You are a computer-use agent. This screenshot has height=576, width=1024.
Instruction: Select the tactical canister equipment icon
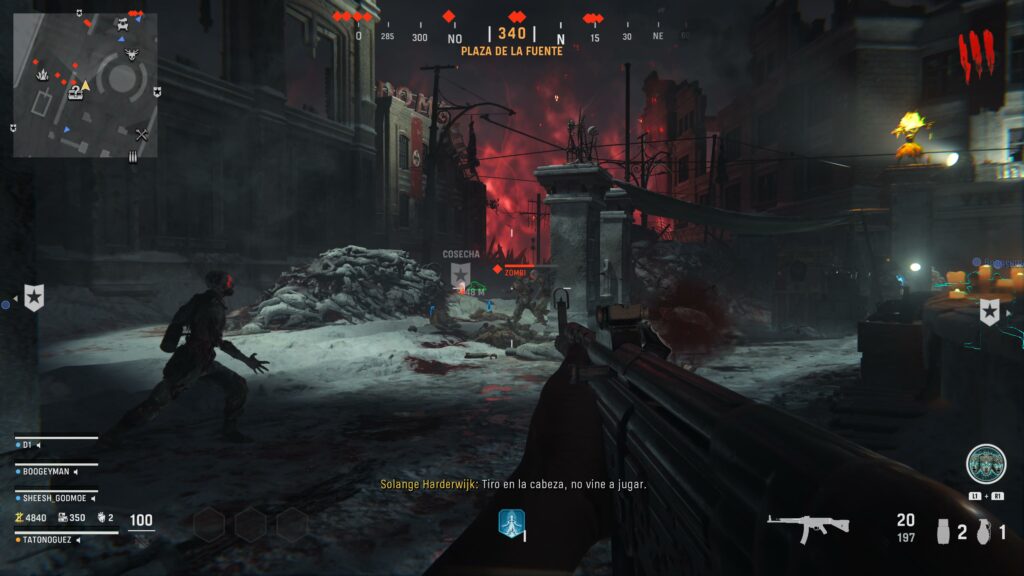coord(941,531)
